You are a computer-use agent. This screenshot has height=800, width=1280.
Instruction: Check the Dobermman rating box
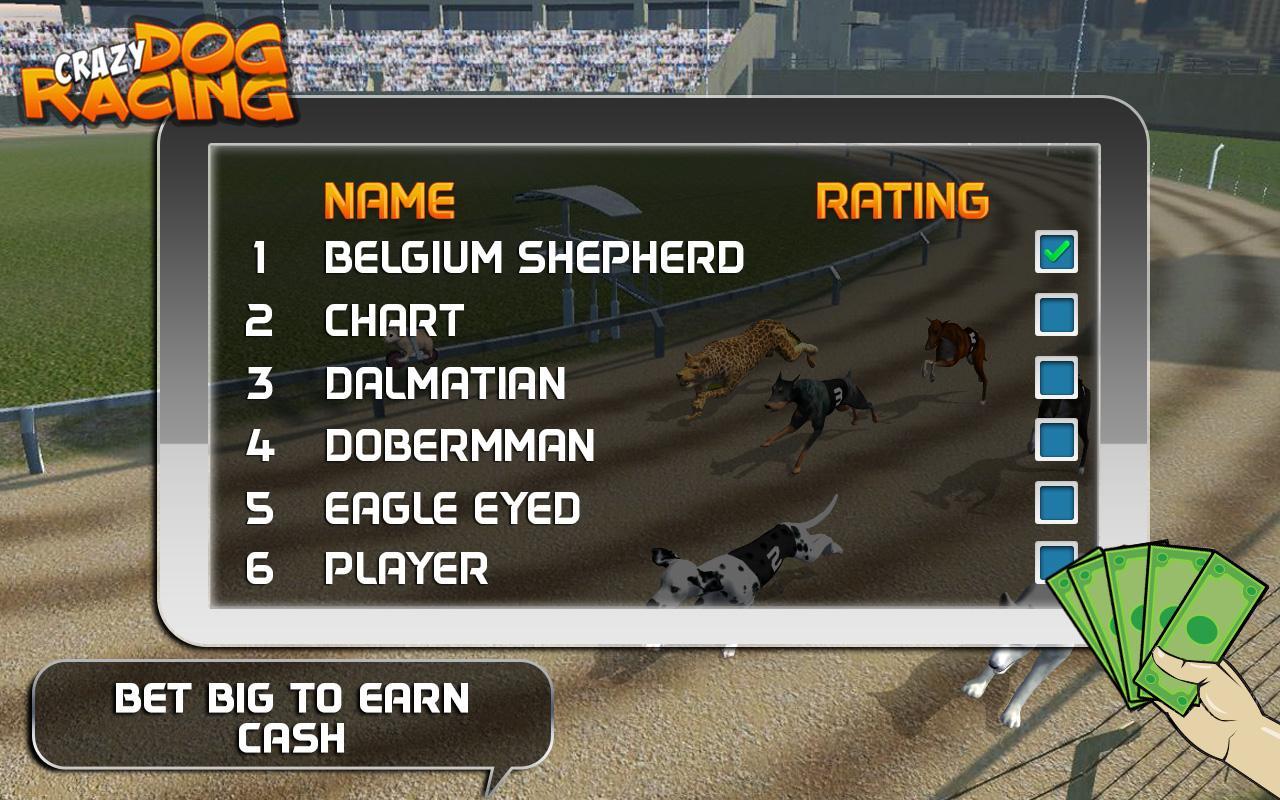pyautogui.click(x=1056, y=440)
